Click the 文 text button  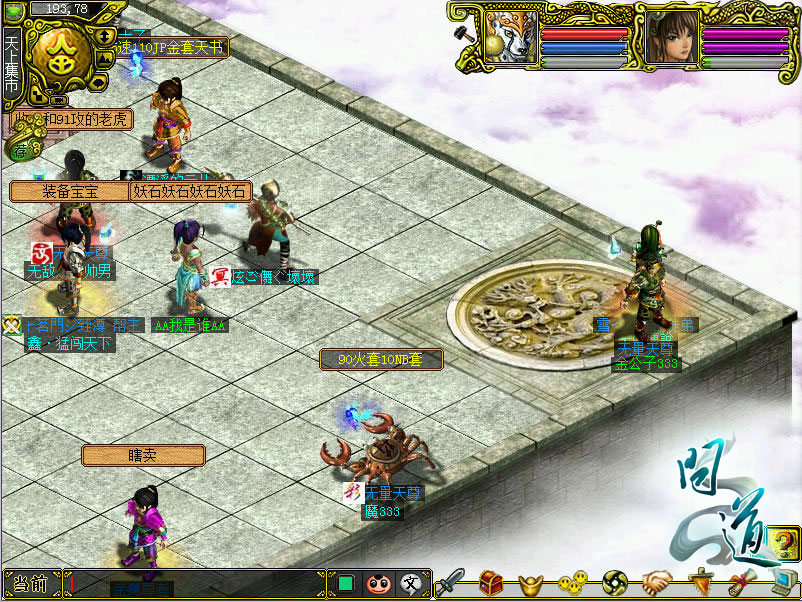[410, 583]
